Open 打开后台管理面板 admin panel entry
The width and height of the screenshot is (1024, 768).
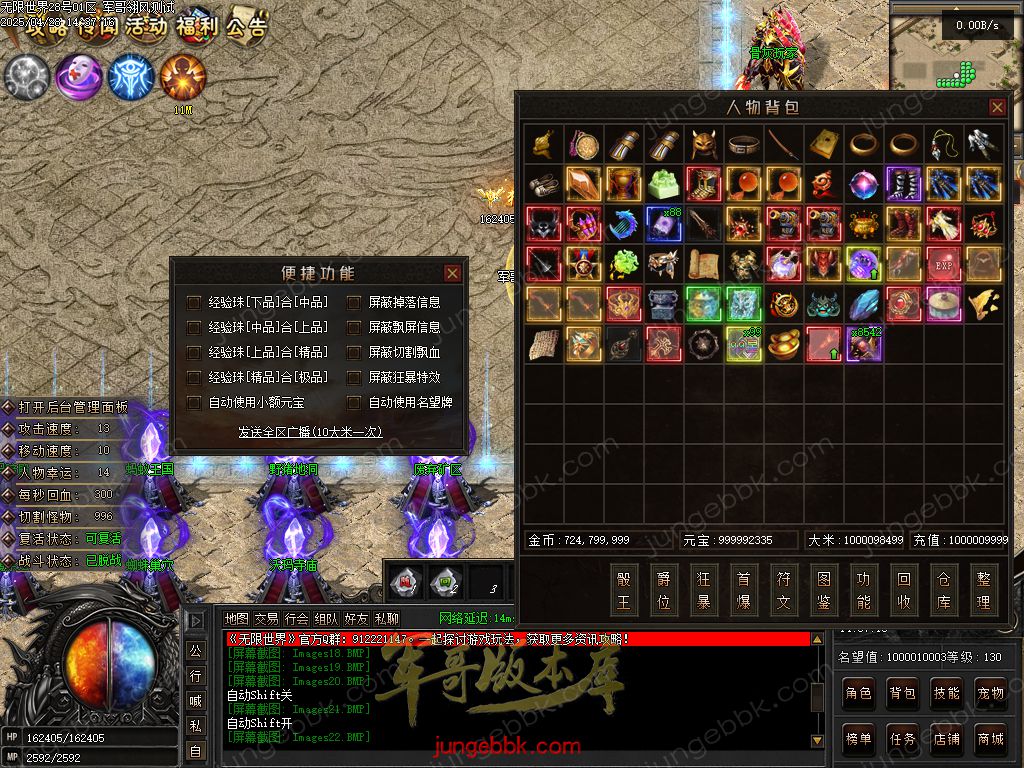tap(72, 407)
